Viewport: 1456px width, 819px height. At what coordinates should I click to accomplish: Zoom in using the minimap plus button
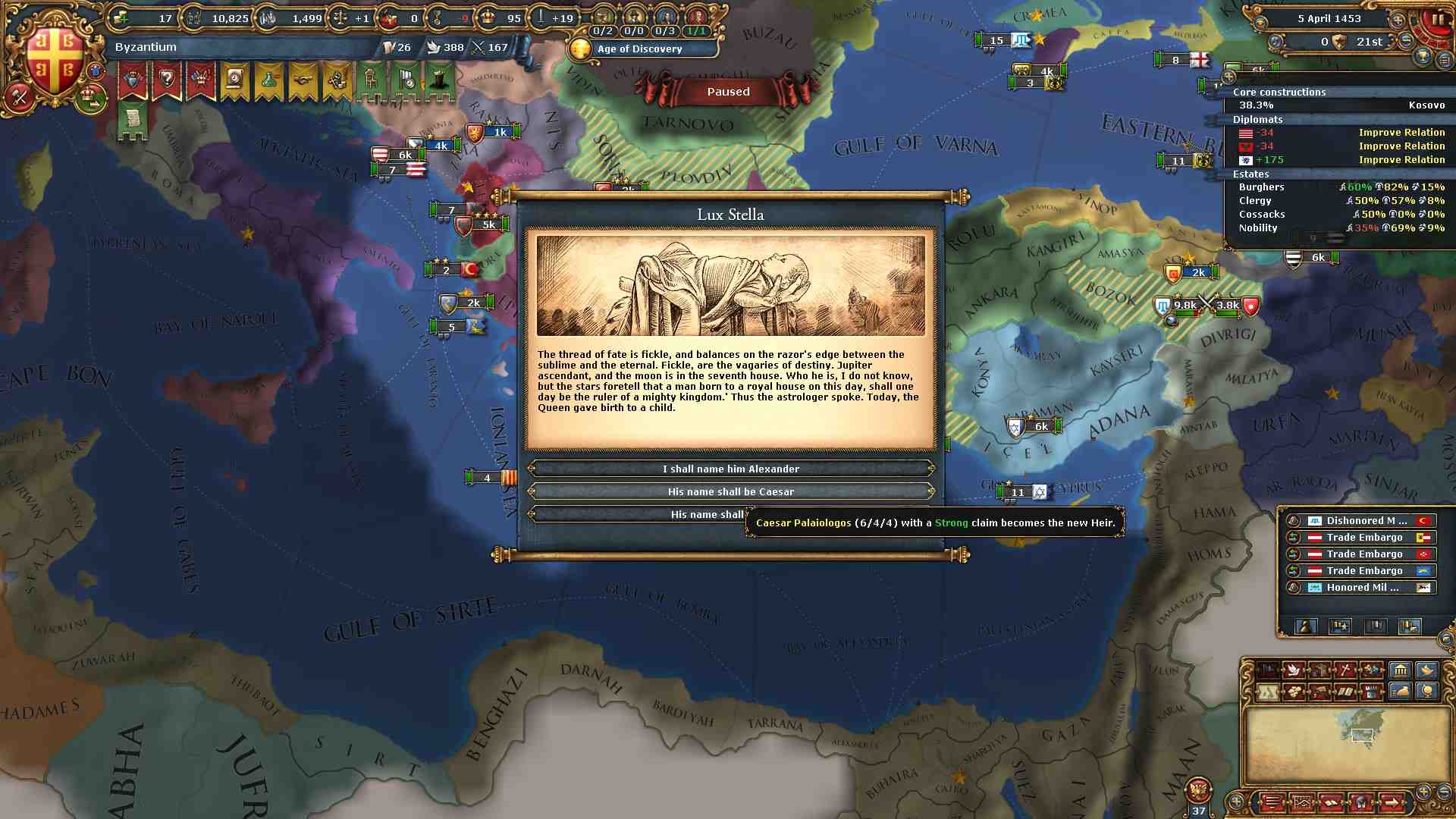click(1423, 791)
